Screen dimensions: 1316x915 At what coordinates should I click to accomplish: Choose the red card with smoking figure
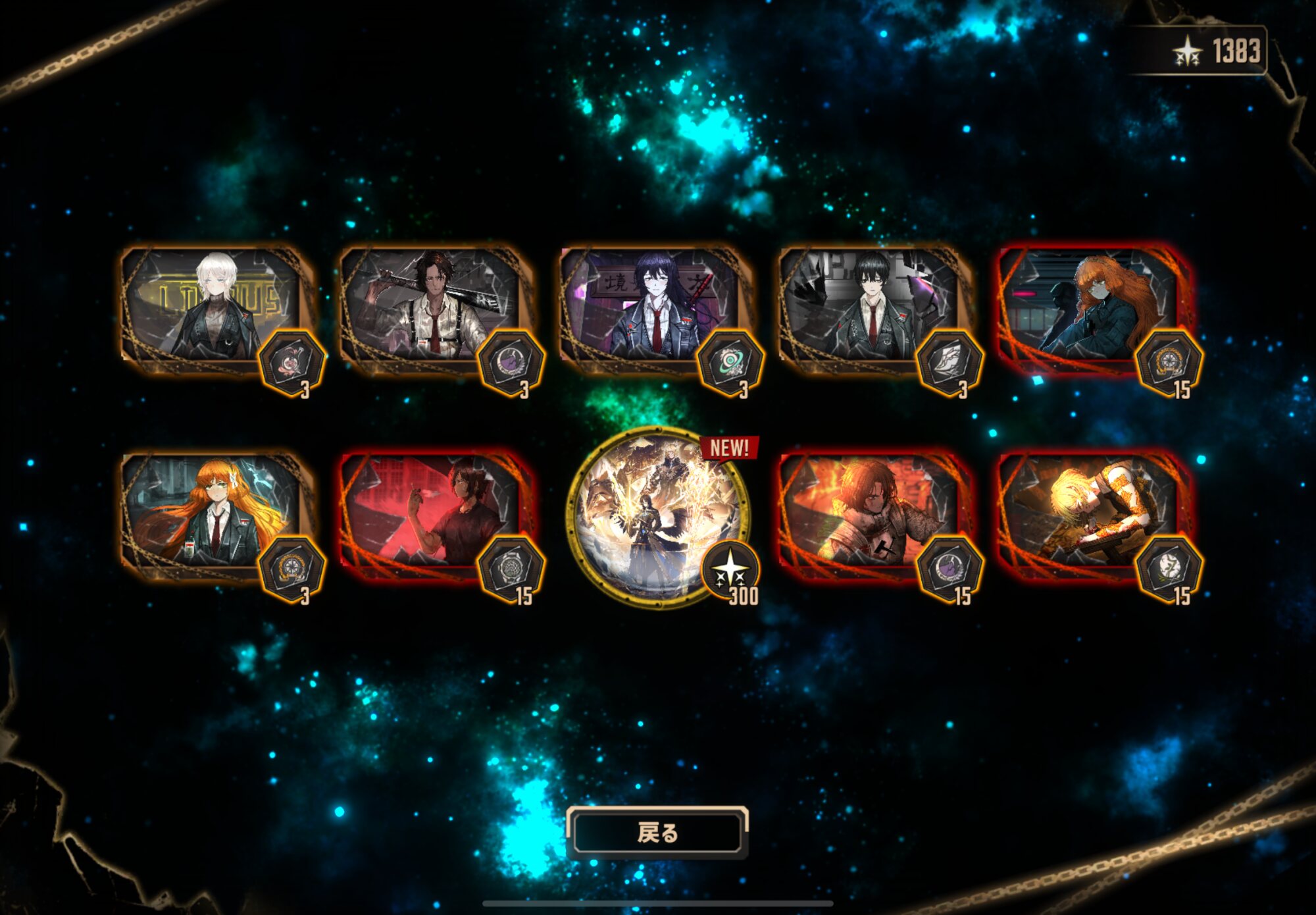tap(434, 515)
